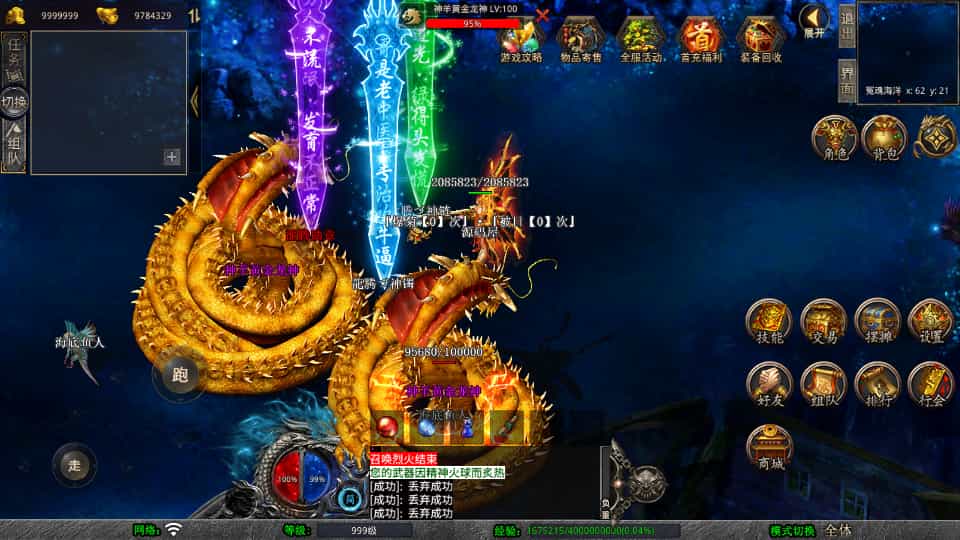The image size is (960, 540).
Task: Open 游戏攻略 game guide
Action: point(521,38)
